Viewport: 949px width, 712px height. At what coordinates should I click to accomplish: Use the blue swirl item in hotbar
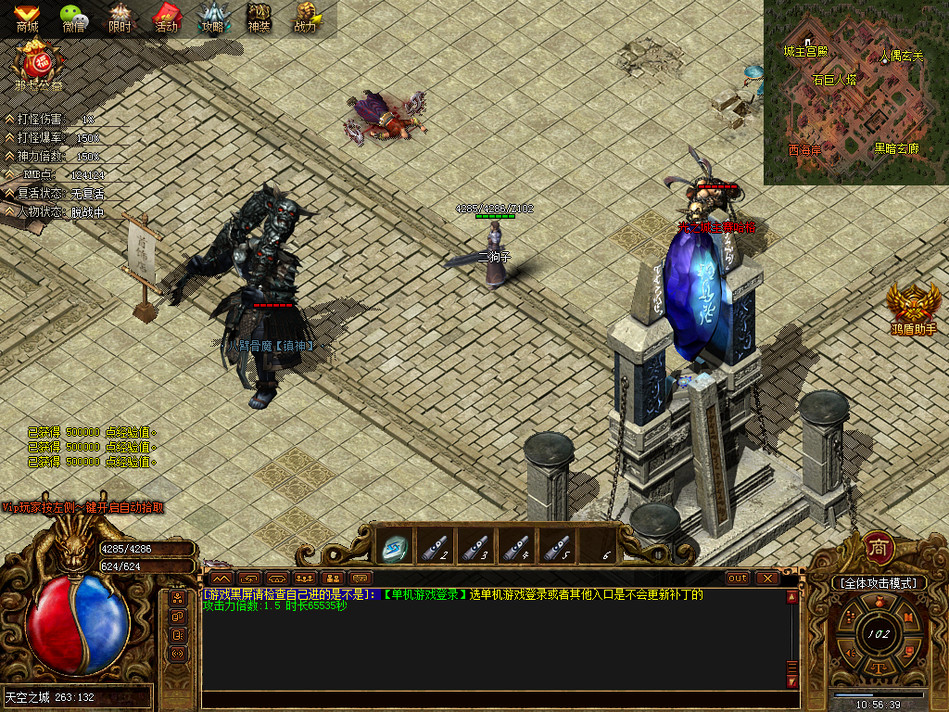tap(393, 548)
